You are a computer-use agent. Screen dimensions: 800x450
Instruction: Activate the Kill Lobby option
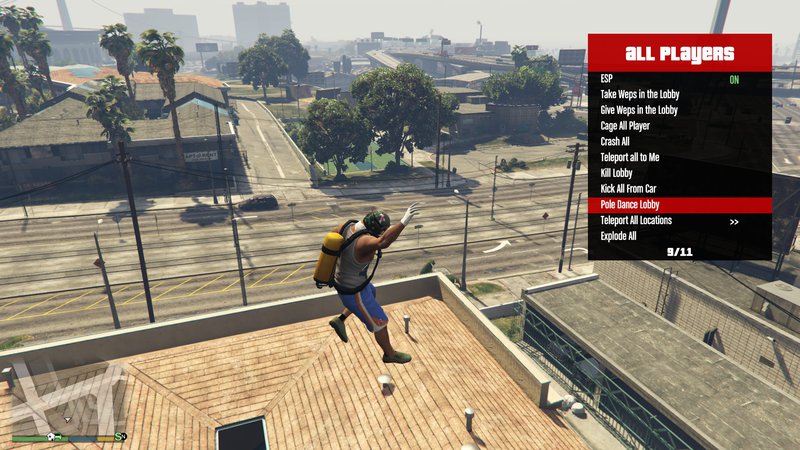point(679,173)
